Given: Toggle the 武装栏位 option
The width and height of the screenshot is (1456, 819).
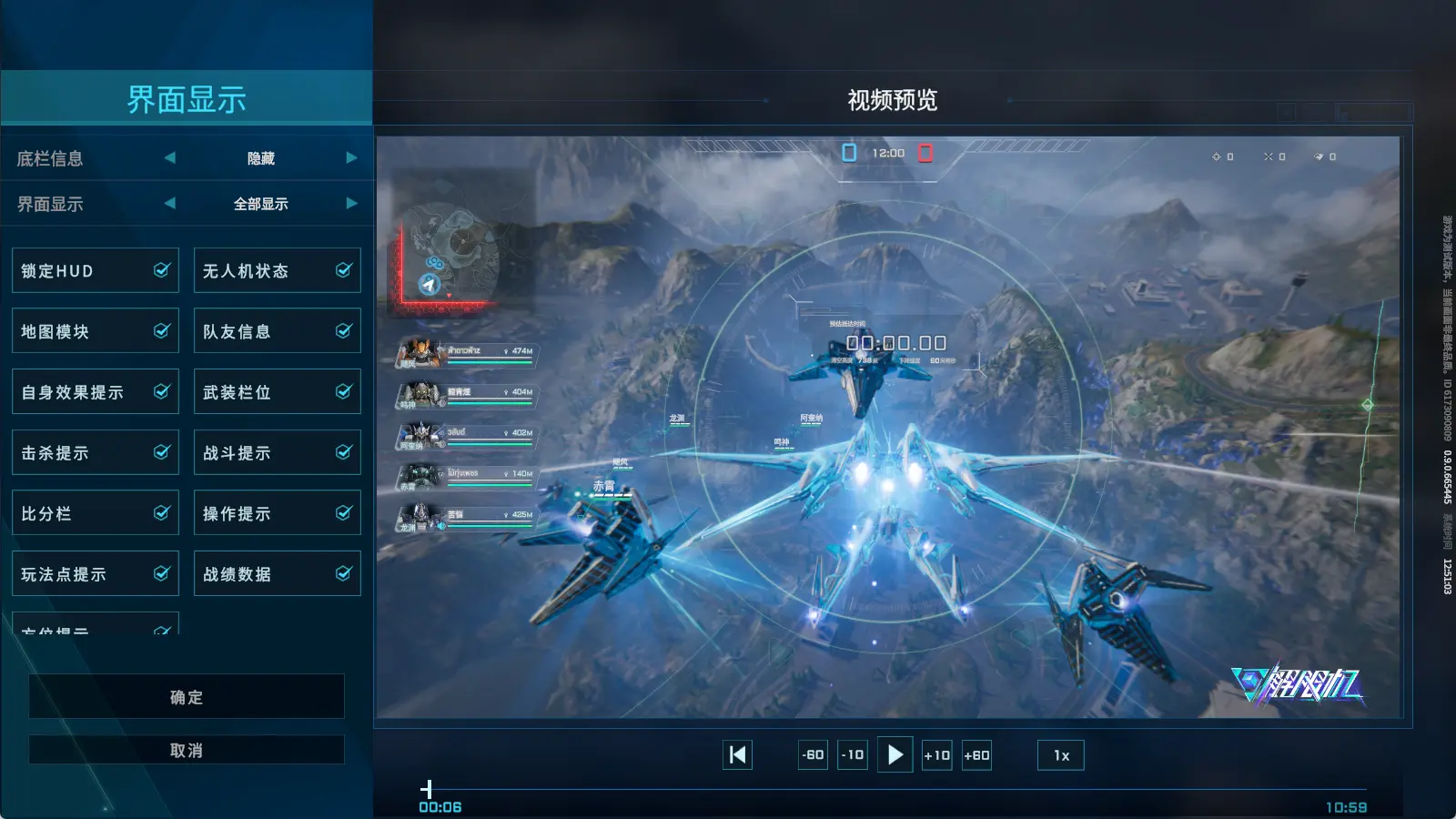Looking at the screenshot, I should click(344, 392).
